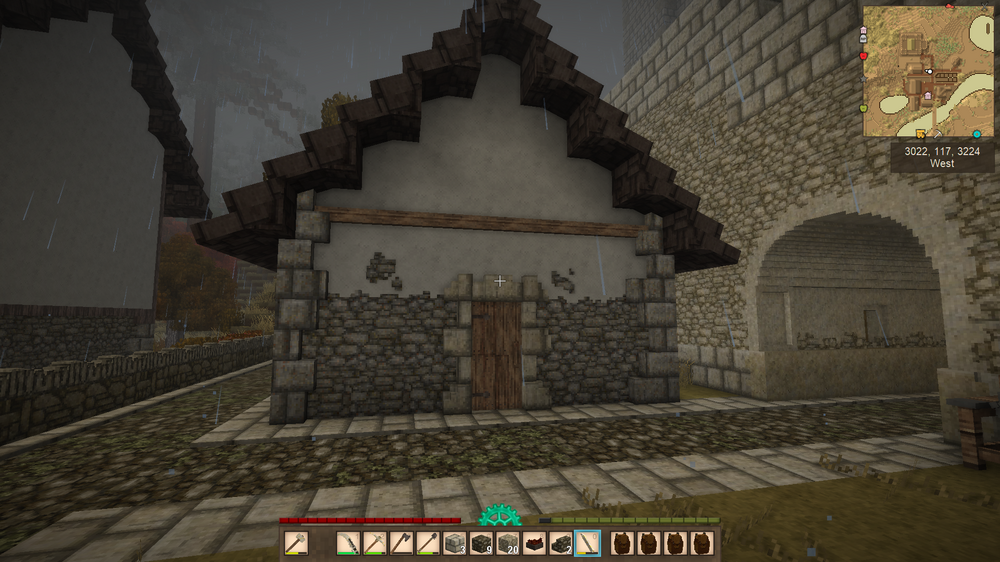Choose the pickaxe in the hotbar

pos(374,543)
